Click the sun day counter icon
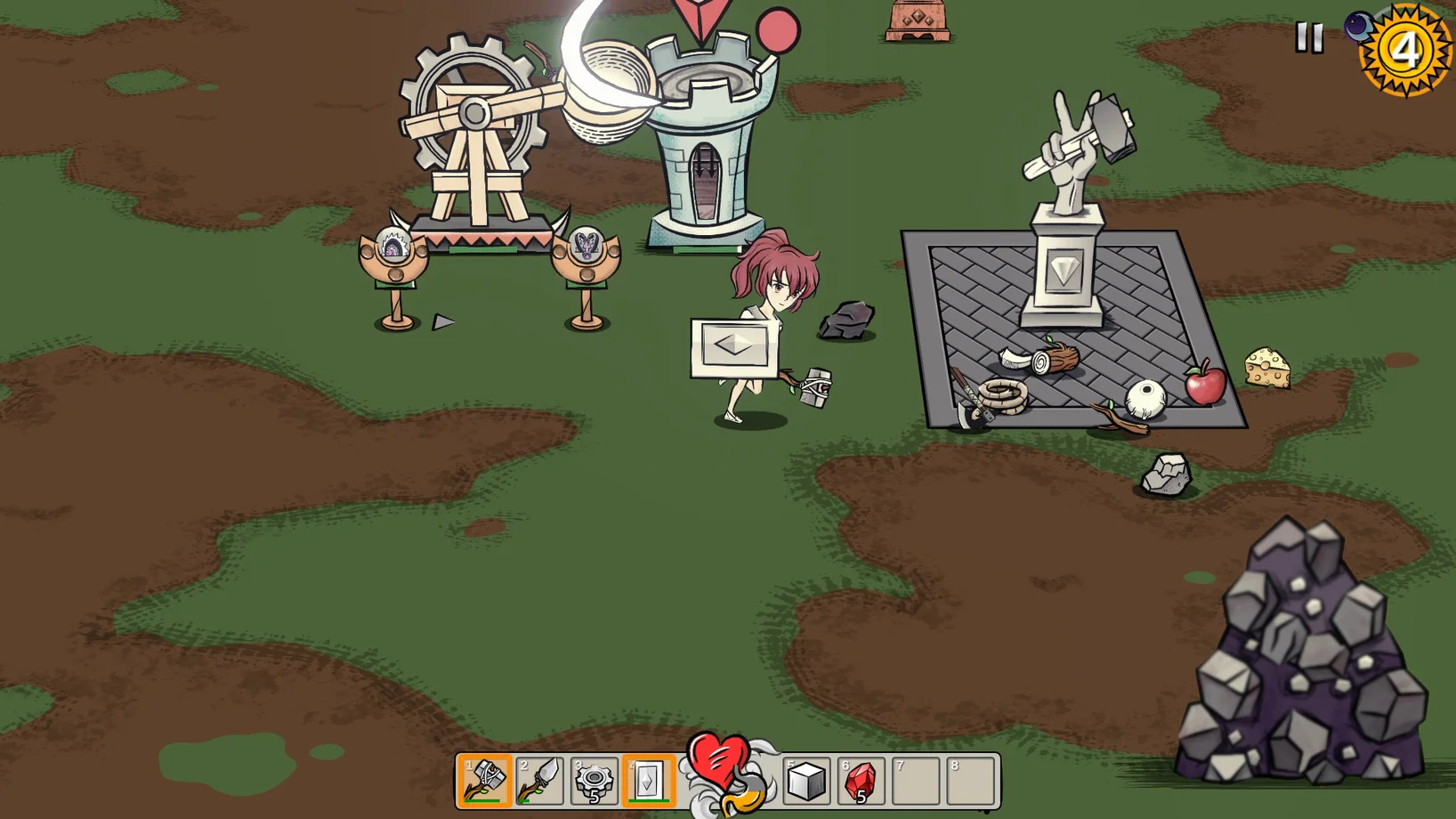This screenshot has width=1456, height=819. pos(1406,50)
